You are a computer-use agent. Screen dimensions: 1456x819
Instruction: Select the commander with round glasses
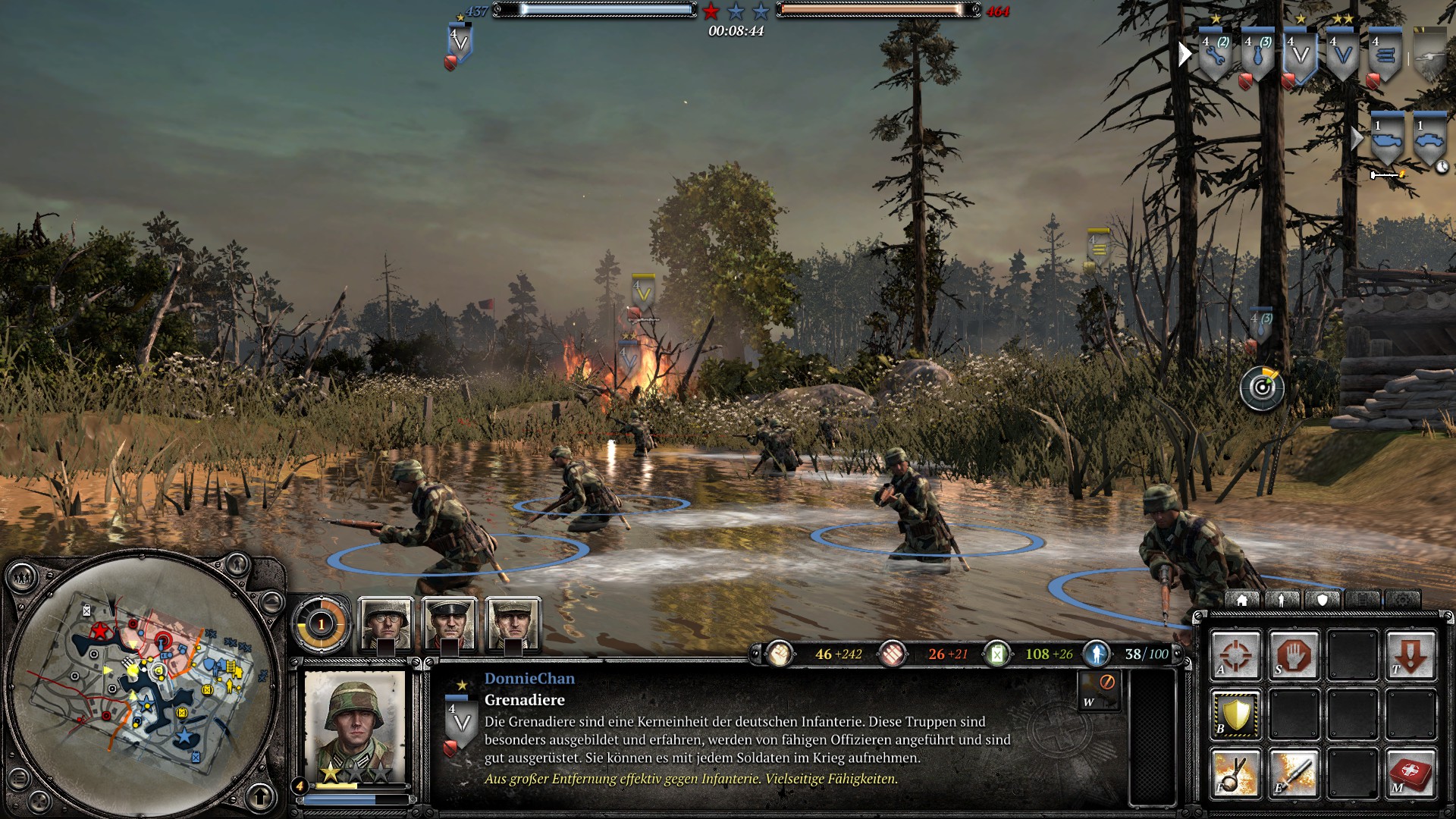[386, 623]
